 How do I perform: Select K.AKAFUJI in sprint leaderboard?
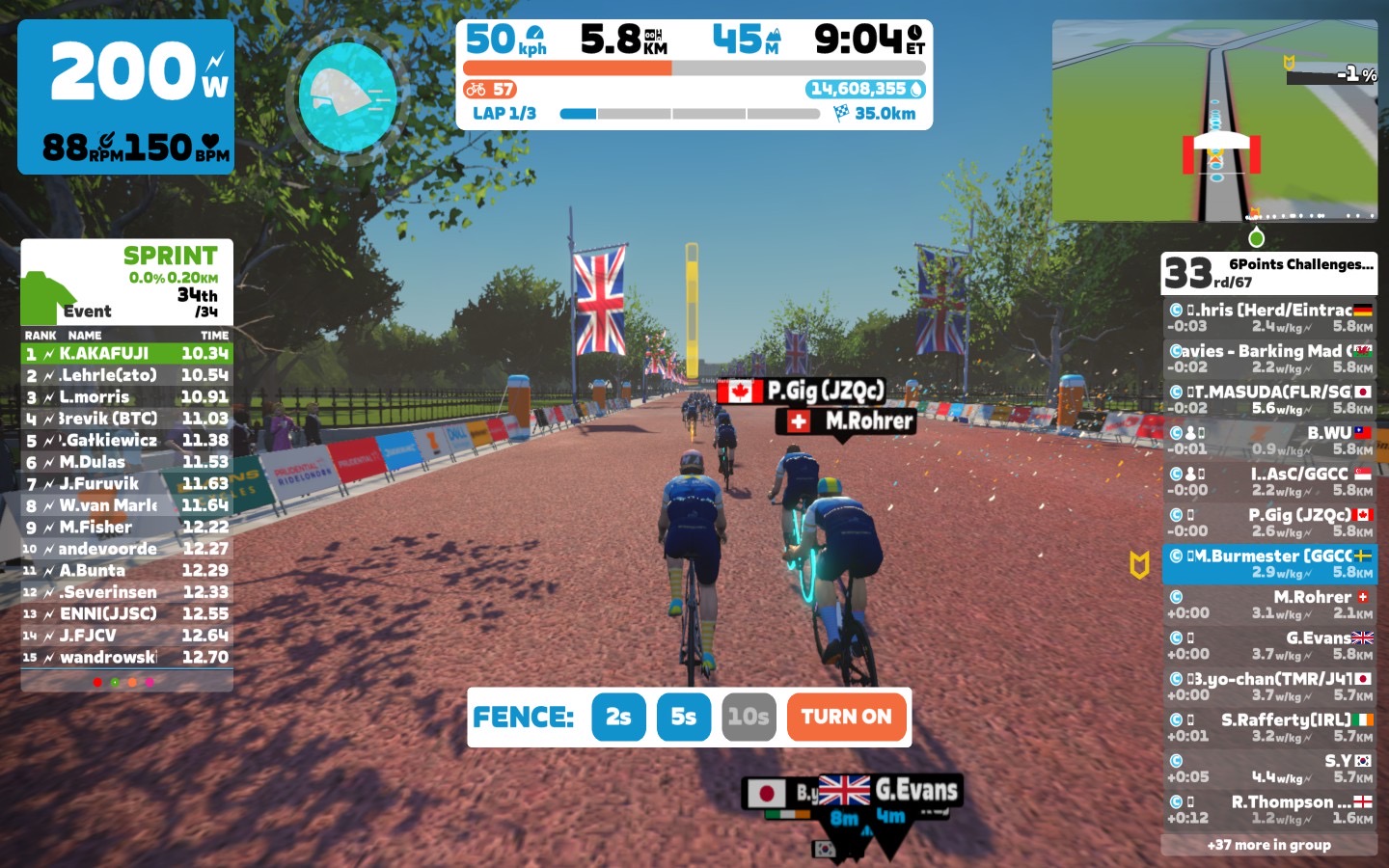(126, 354)
